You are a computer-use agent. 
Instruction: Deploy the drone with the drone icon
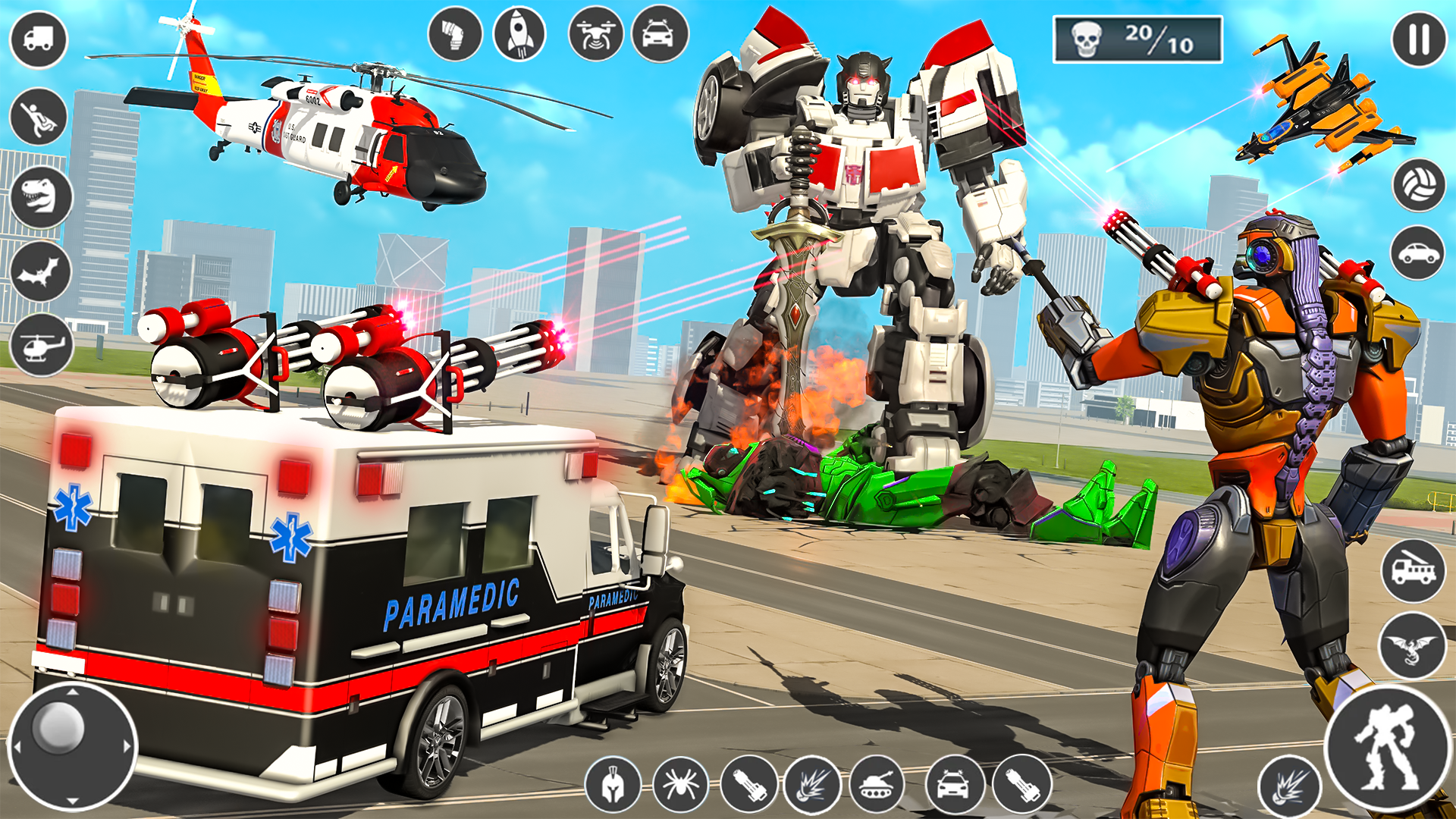point(595,34)
